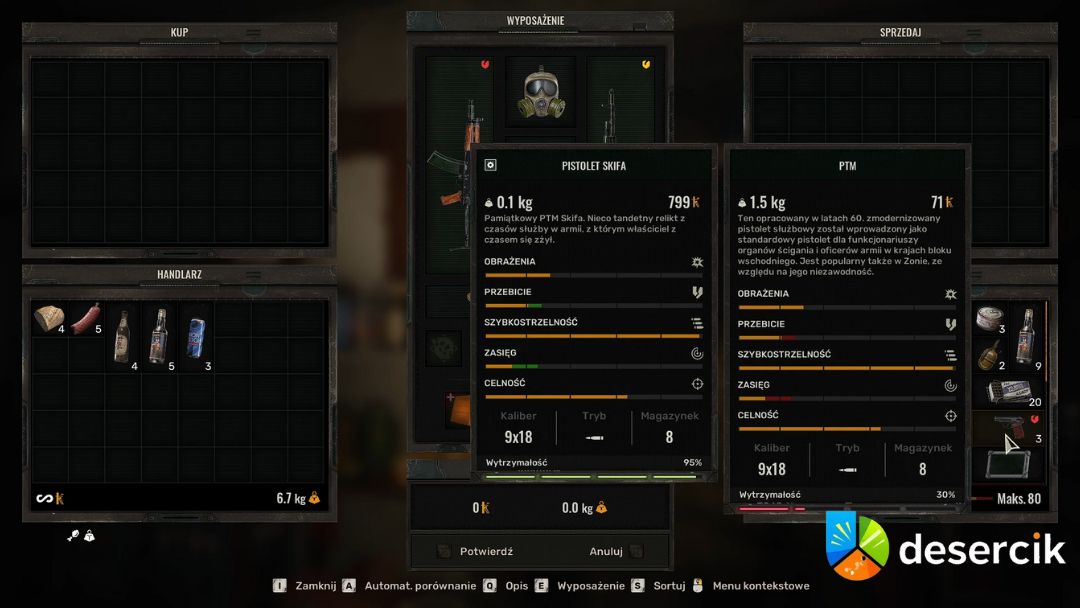Image resolution: width=1080 pixels, height=608 pixels.
Task: Choose the grenade in player inventory
Action: [x=990, y=354]
